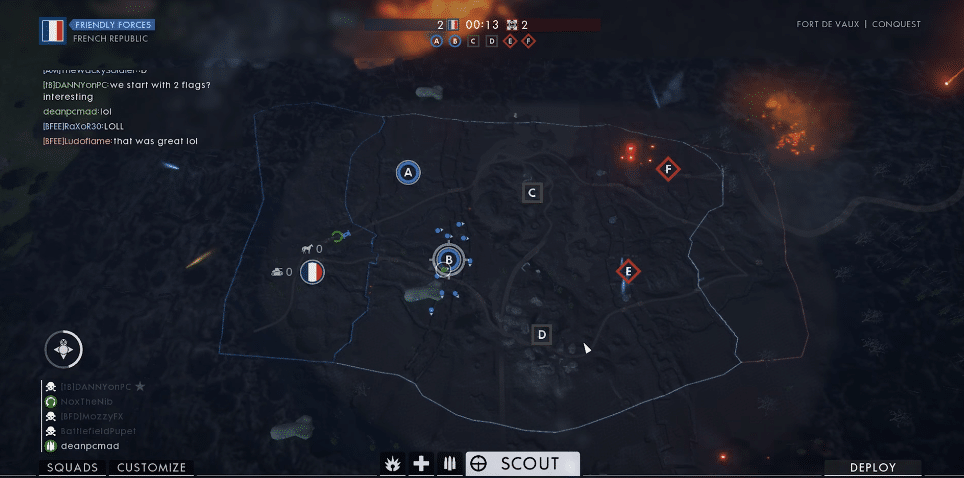Open the Squads panel
The image size is (964, 478).
[74, 467]
